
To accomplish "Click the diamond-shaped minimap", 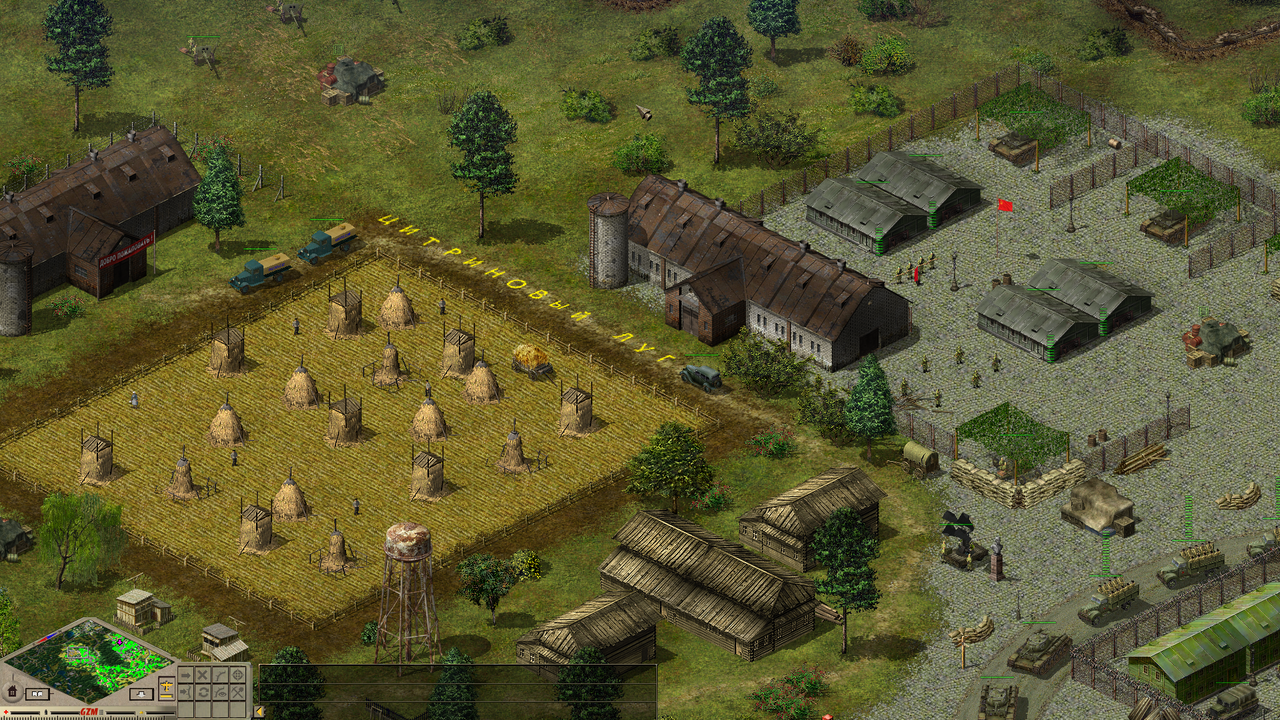I will tap(88, 662).
